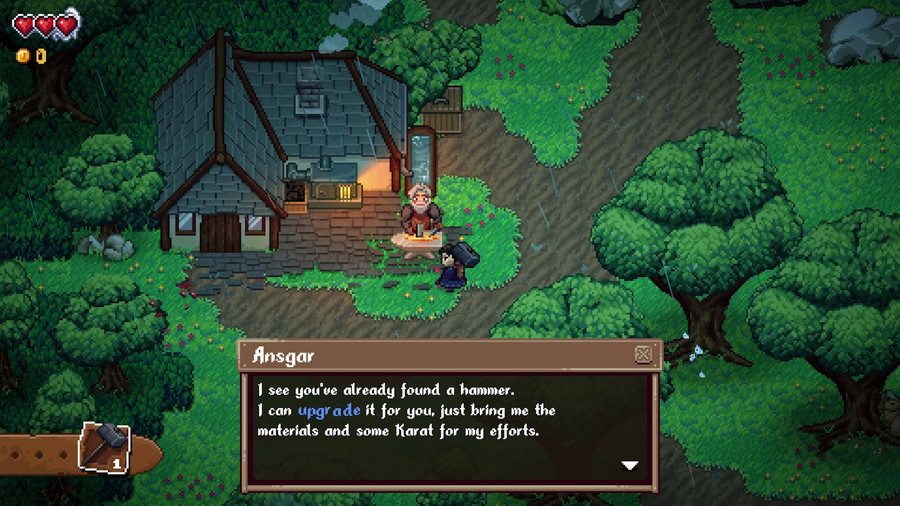The width and height of the screenshot is (900, 506).
Task: Select the hammer item slot
Action: pyautogui.click(x=104, y=448)
